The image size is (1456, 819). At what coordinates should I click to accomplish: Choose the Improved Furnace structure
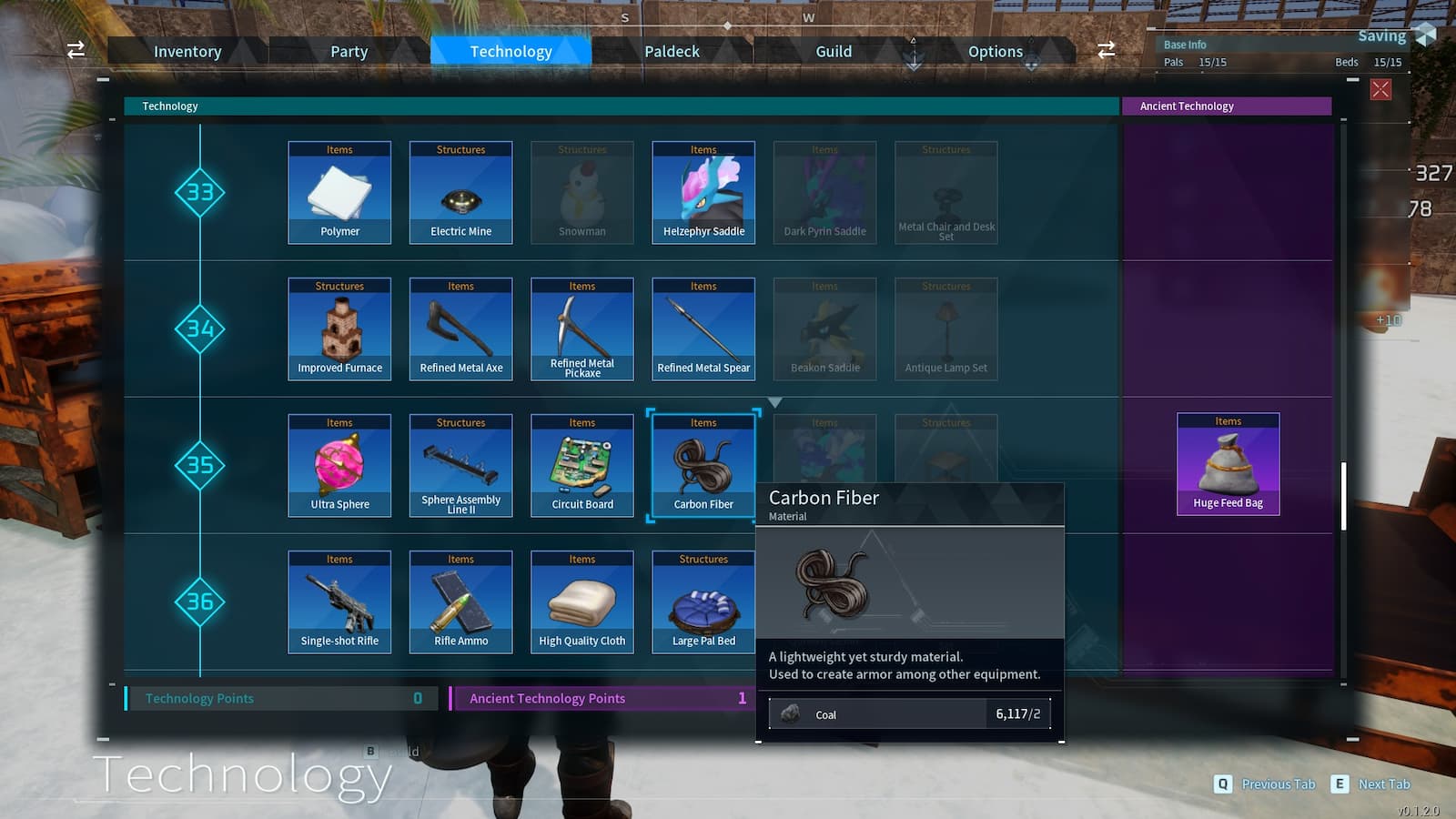coord(339,328)
